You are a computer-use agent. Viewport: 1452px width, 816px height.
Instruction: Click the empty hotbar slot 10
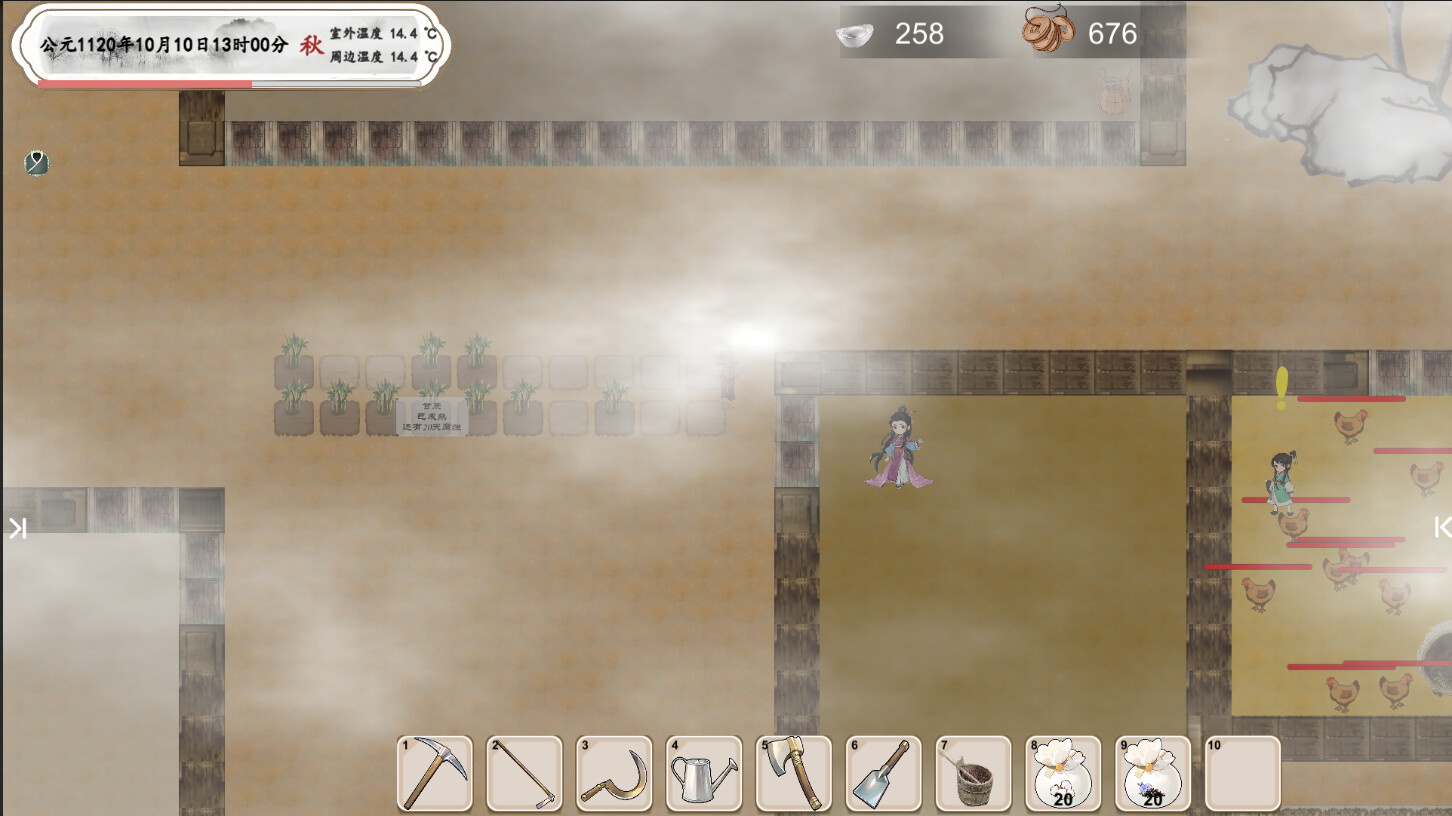pos(1244,773)
